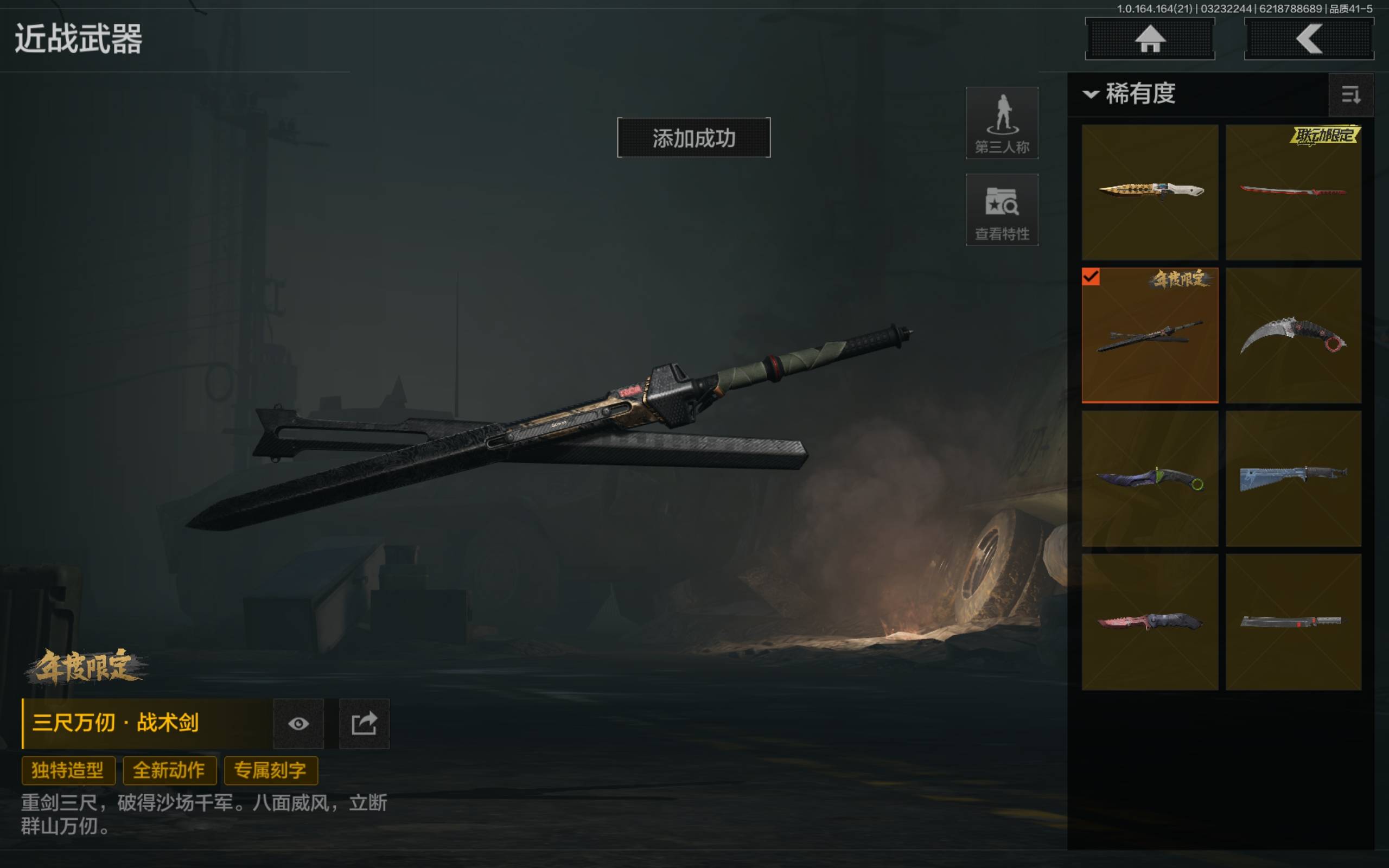Select the gold leopard-print knife skin
Image resolution: width=1389 pixels, height=868 pixels.
pos(1150,192)
